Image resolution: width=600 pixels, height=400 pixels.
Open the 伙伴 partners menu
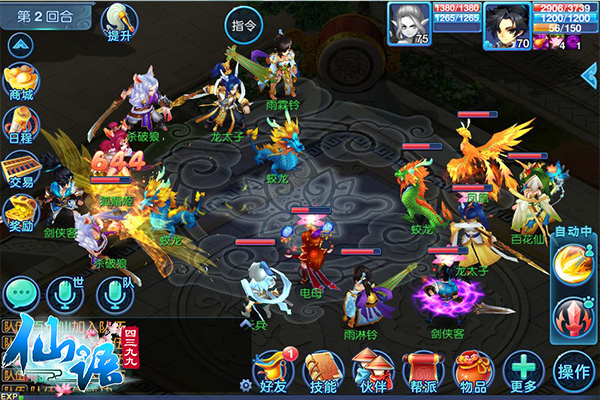pyautogui.click(x=372, y=370)
